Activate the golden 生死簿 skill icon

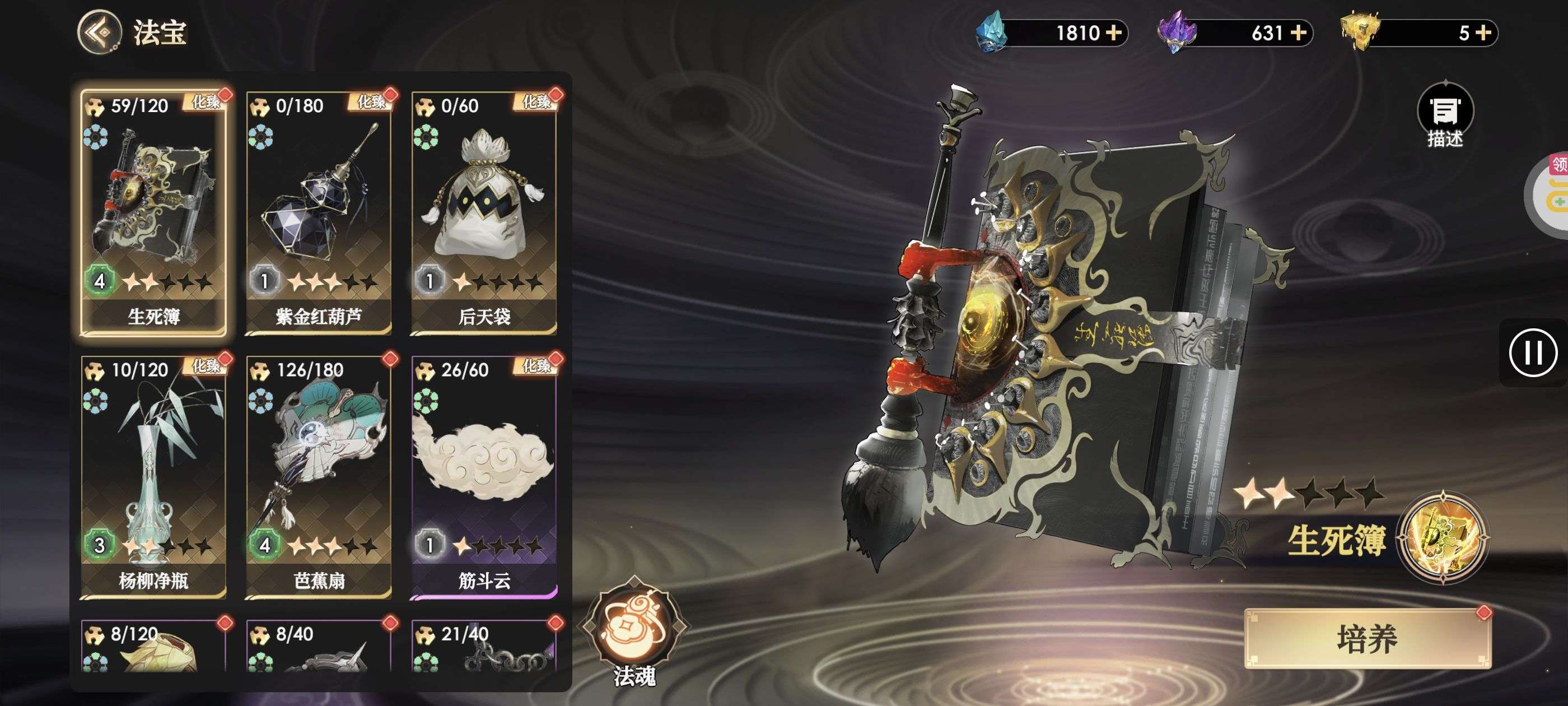point(1443,537)
